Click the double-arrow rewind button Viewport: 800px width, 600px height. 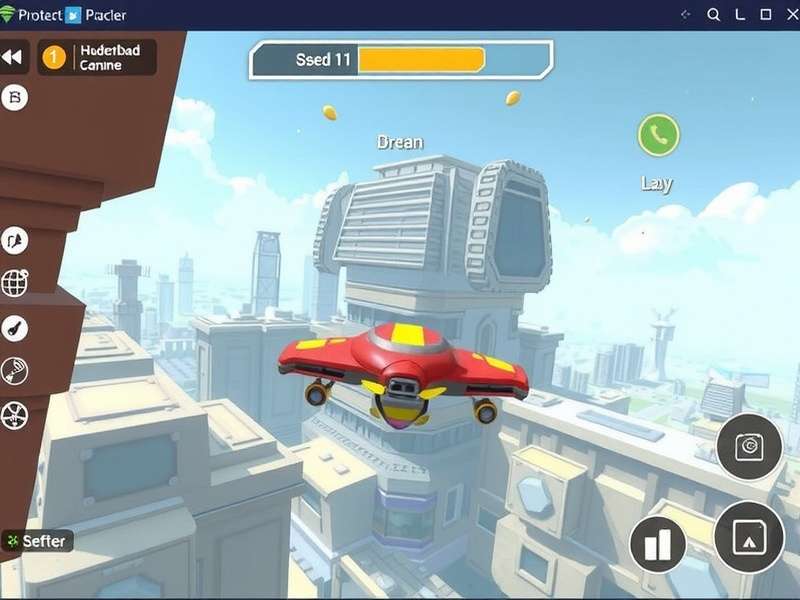[12, 58]
